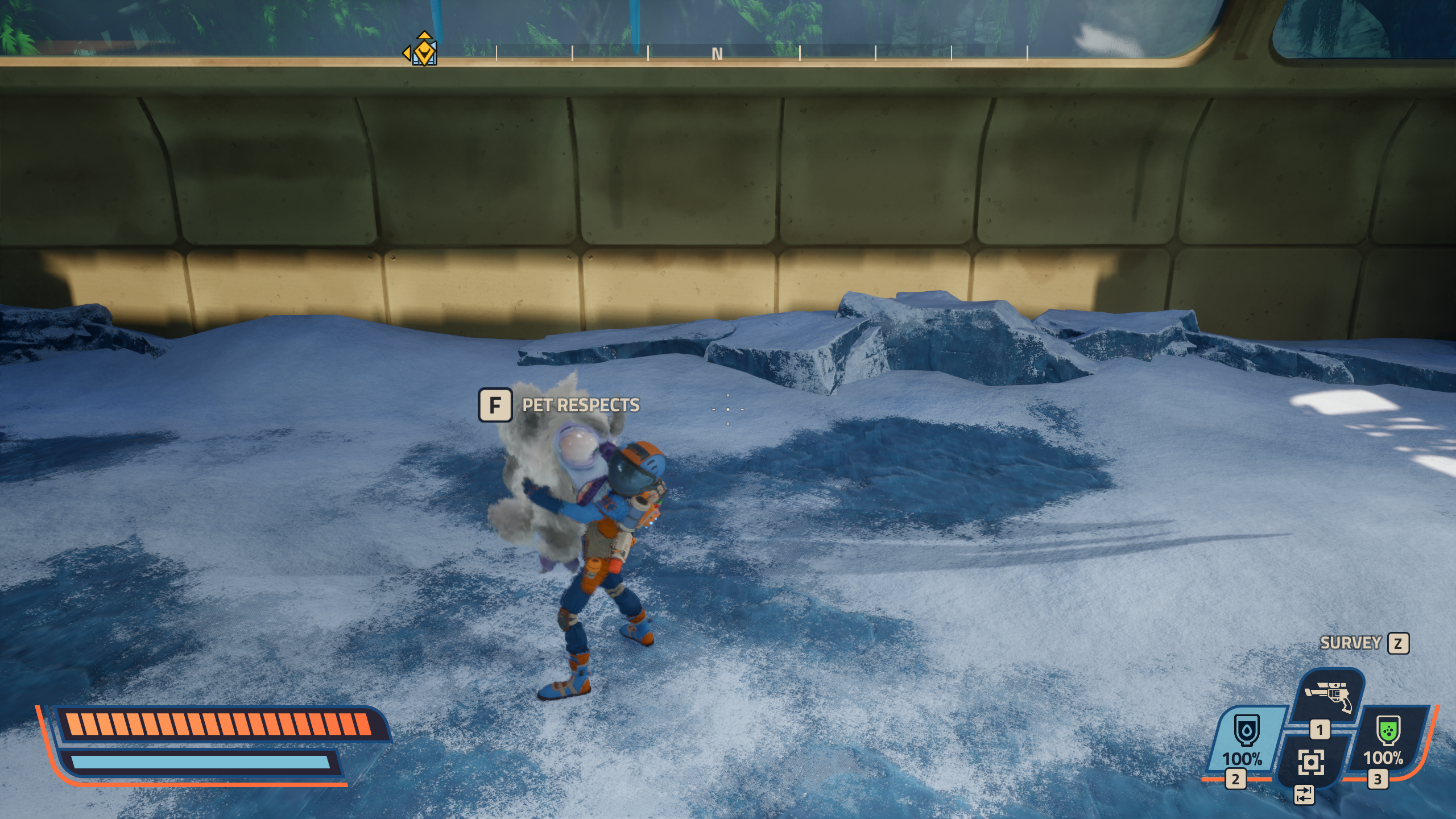This screenshot has width=1456, height=819.
Task: Switch to the green goo tank
Action: coord(1387,738)
